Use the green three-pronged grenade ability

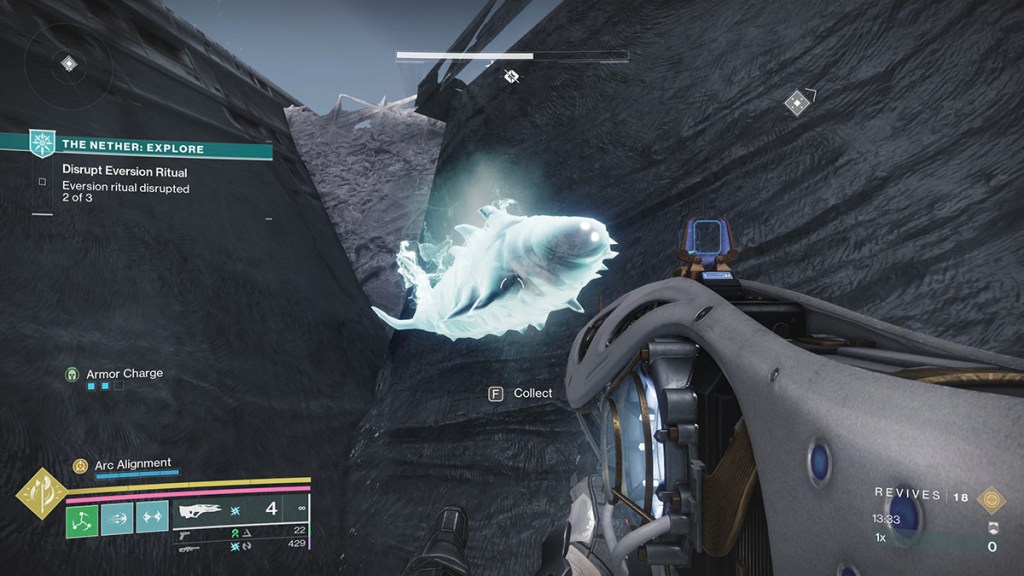click(x=82, y=520)
